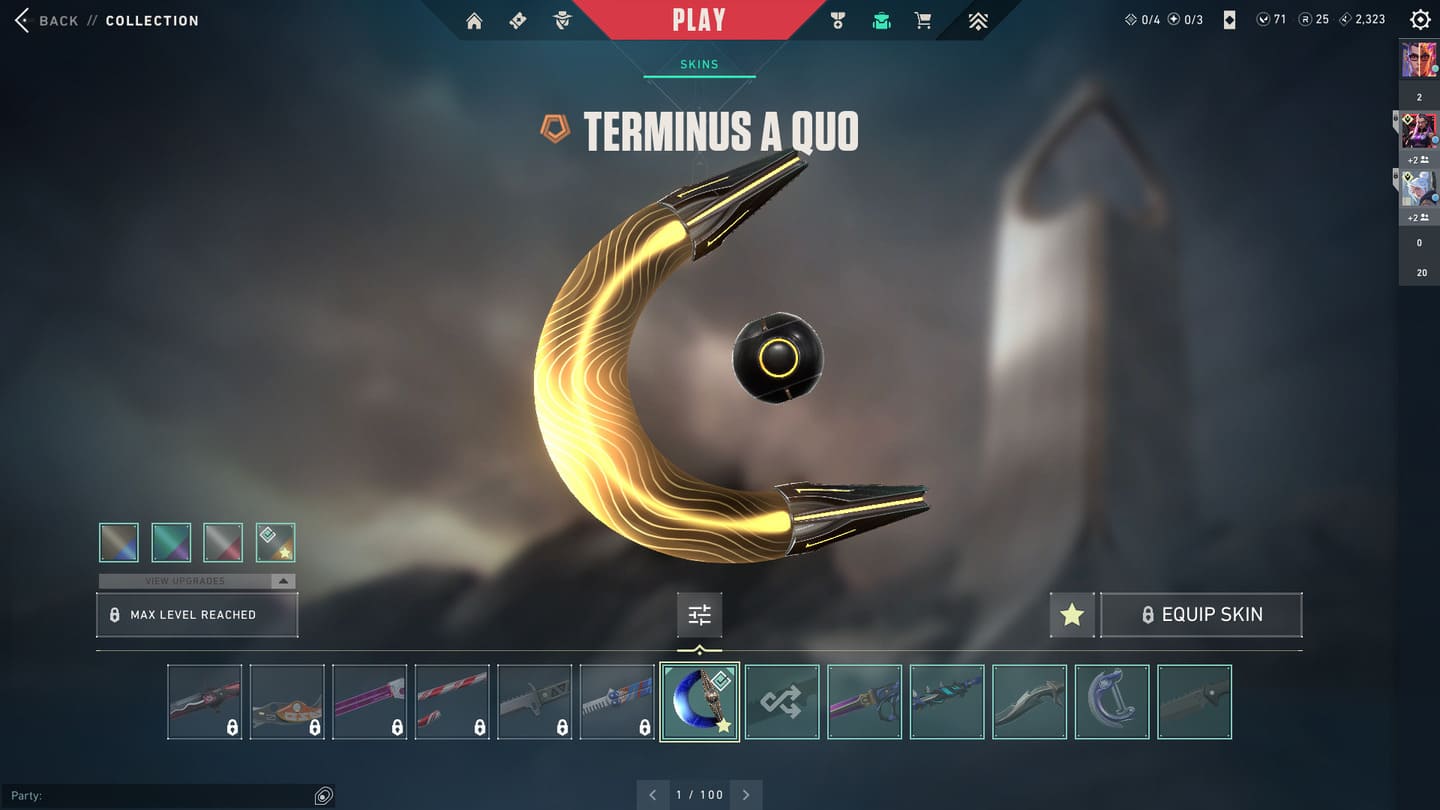1440x810 pixels.
Task: Open the filter sliders button above the skin row
Action: pos(699,615)
